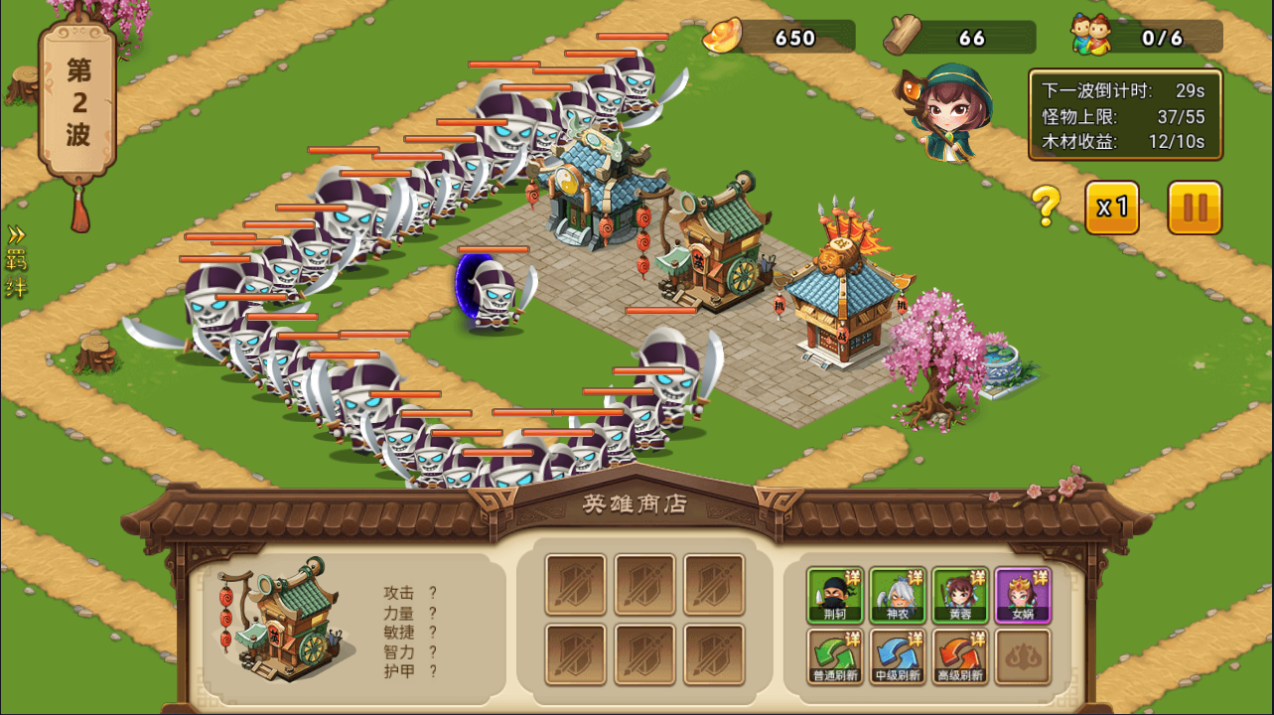Expand the 羁绊 side panel arrow
Viewport: 1274px width, 715px height.
click(16, 262)
